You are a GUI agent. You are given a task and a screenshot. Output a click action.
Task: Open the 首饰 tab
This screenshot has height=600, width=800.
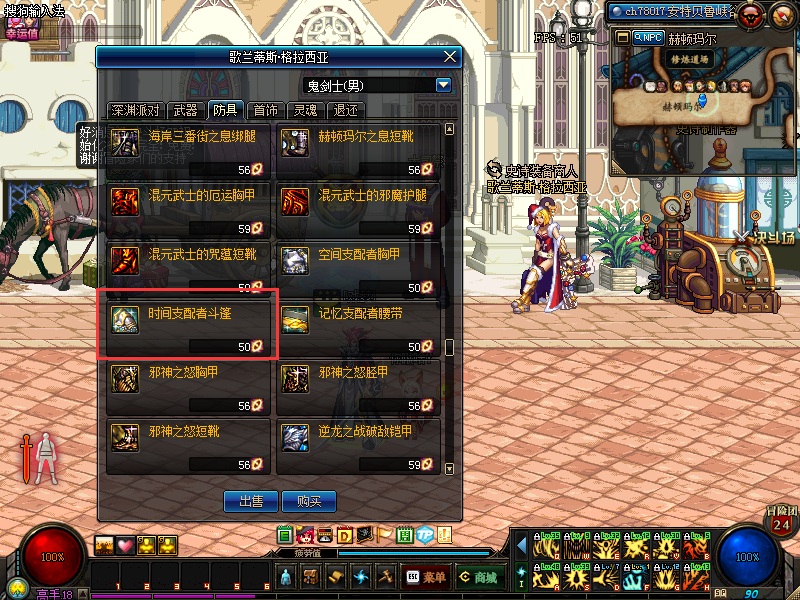pyautogui.click(x=265, y=110)
